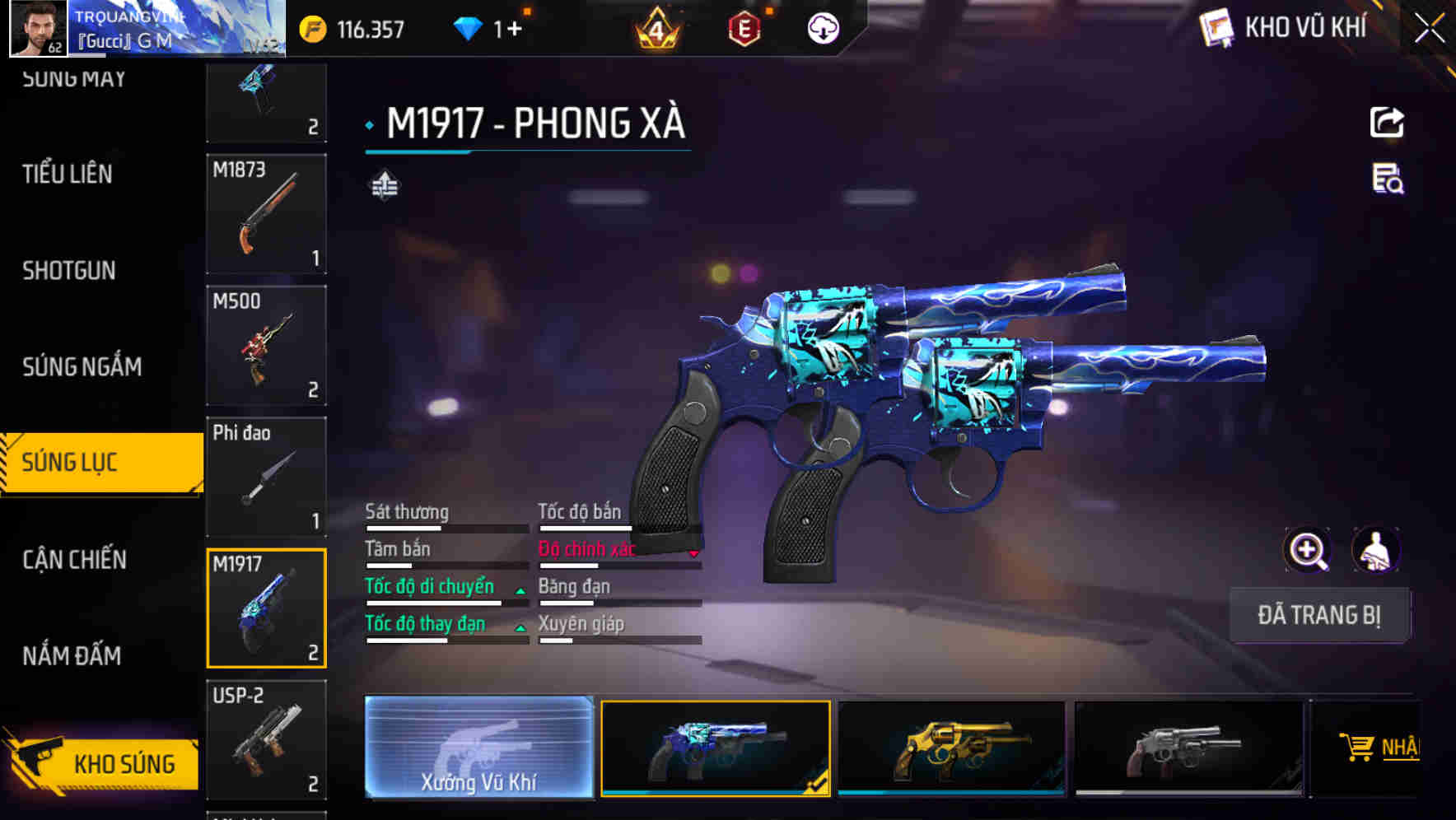Preview weapon on character icon
1456x820 pixels.
click(x=1375, y=550)
